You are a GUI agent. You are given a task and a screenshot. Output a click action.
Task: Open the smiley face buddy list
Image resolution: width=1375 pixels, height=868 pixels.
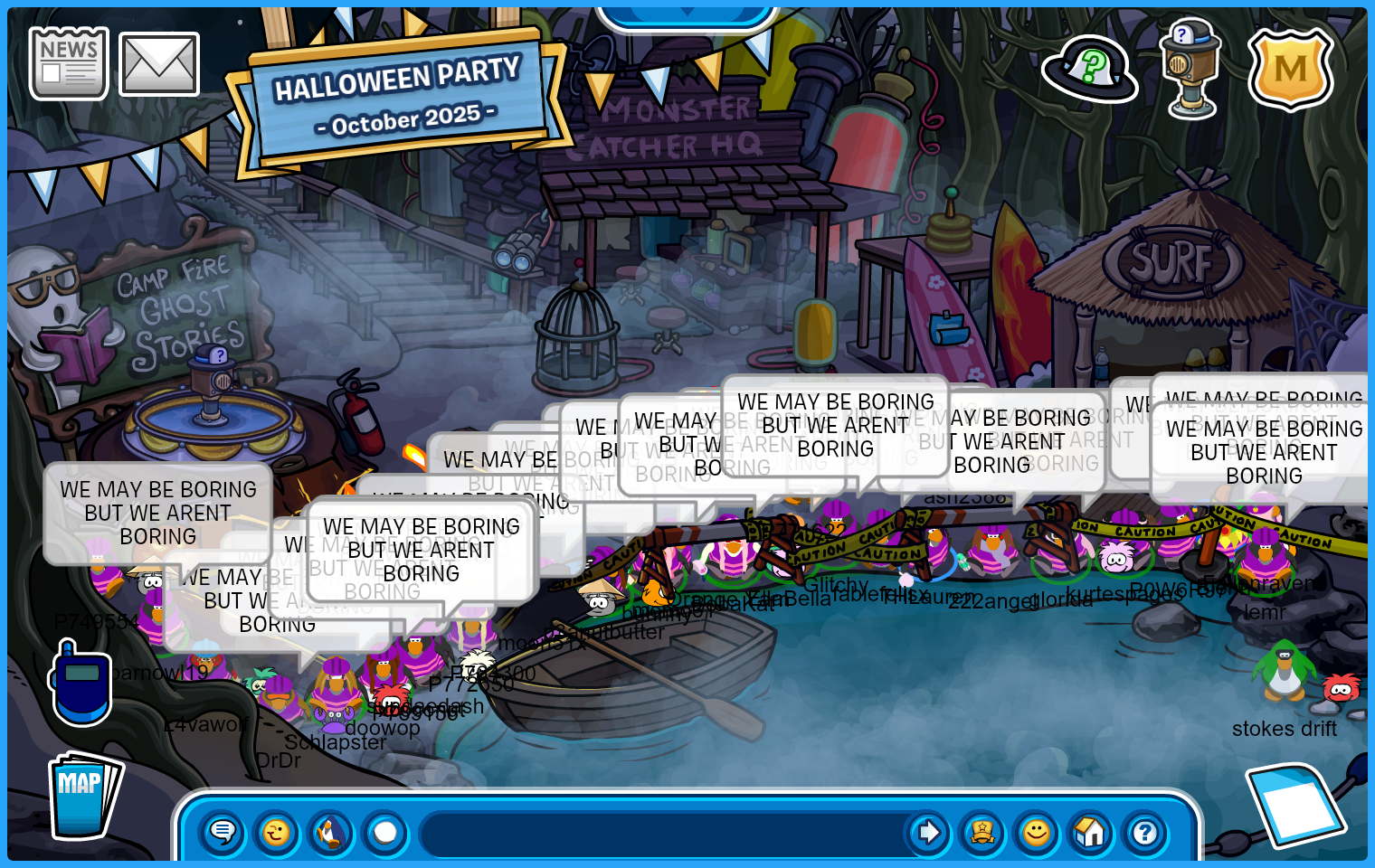1037,832
